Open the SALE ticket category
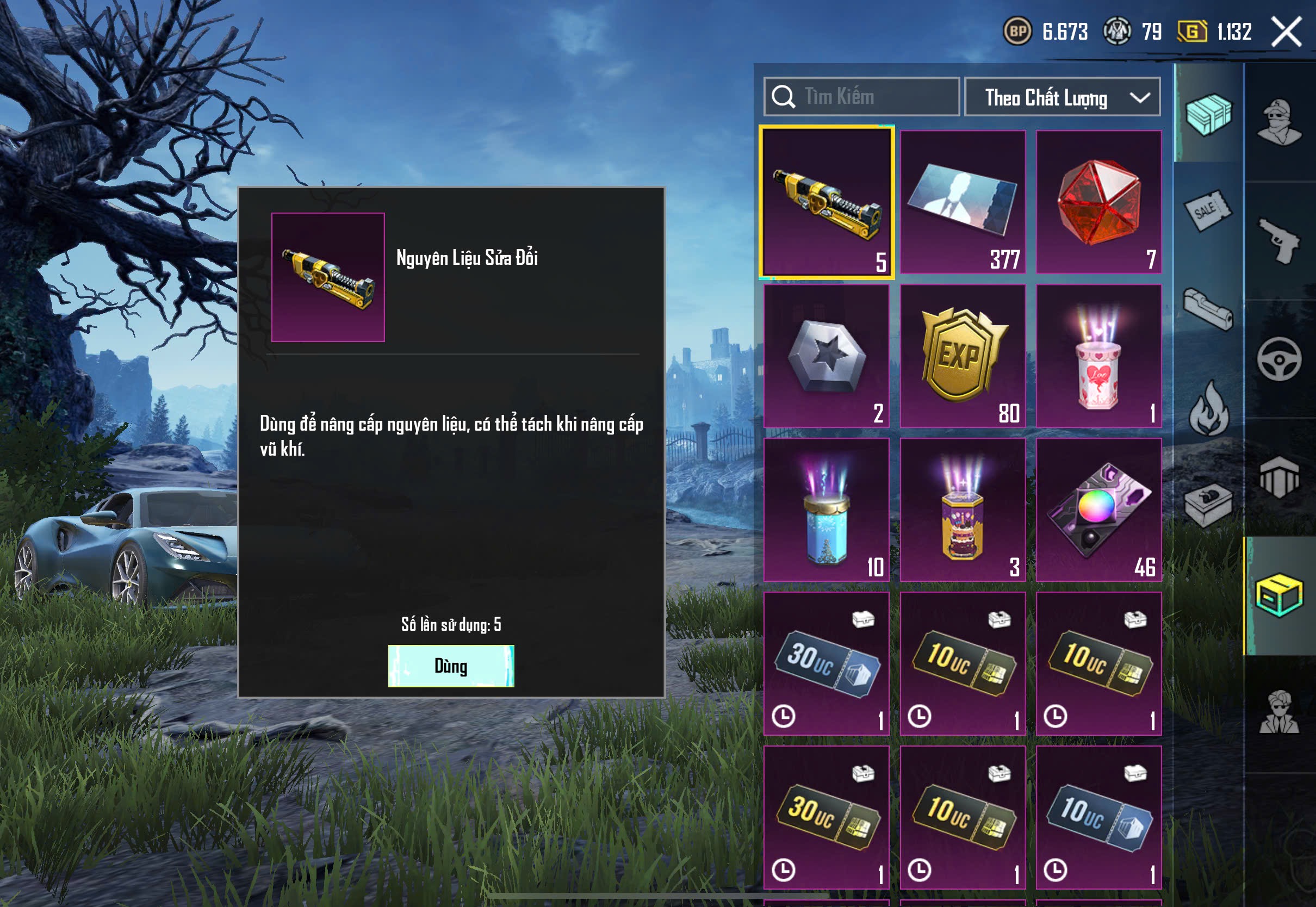This screenshot has height=907, width=1316. click(1208, 210)
